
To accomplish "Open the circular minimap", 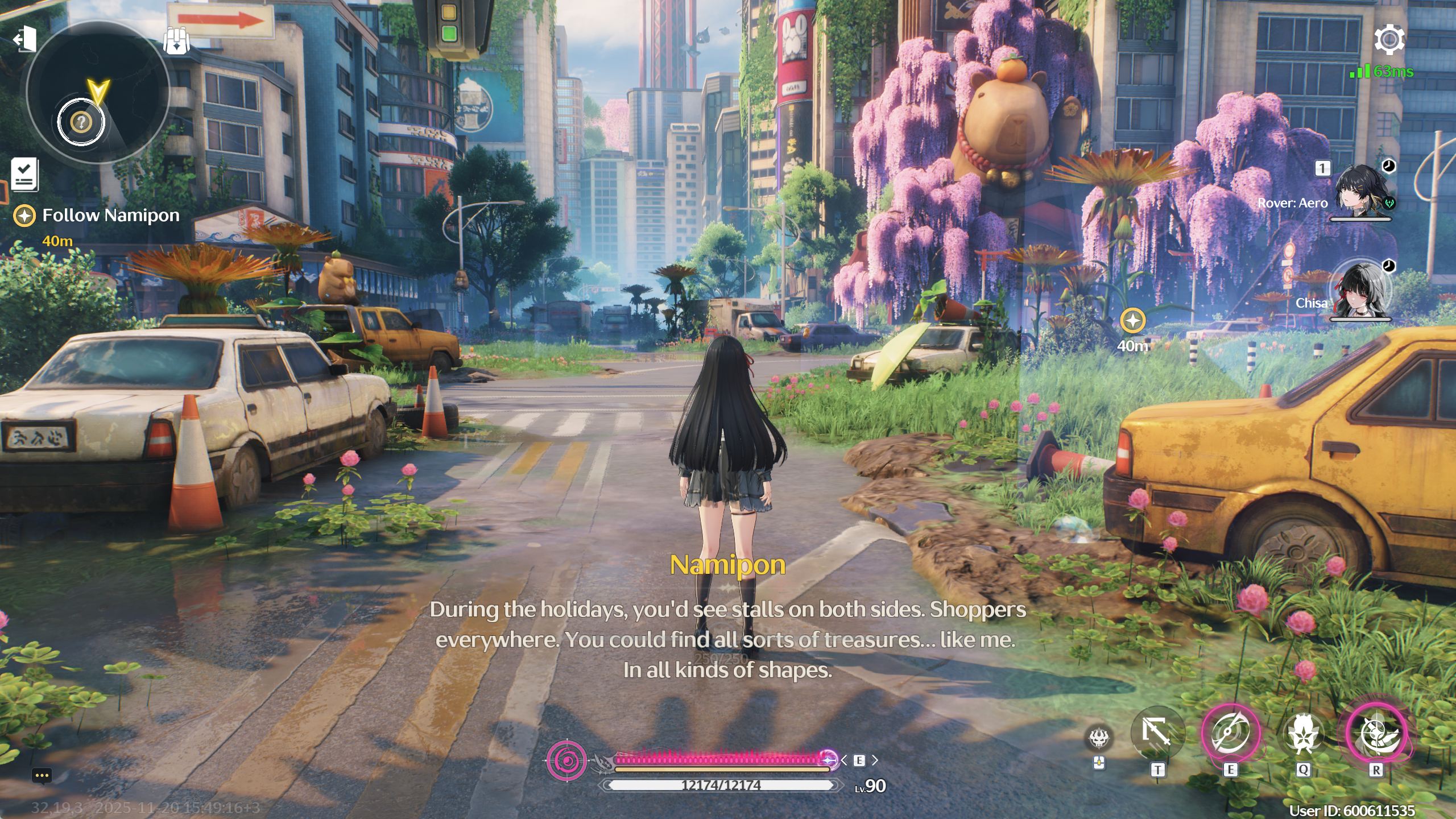I will pyautogui.click(x=98, y=92).
